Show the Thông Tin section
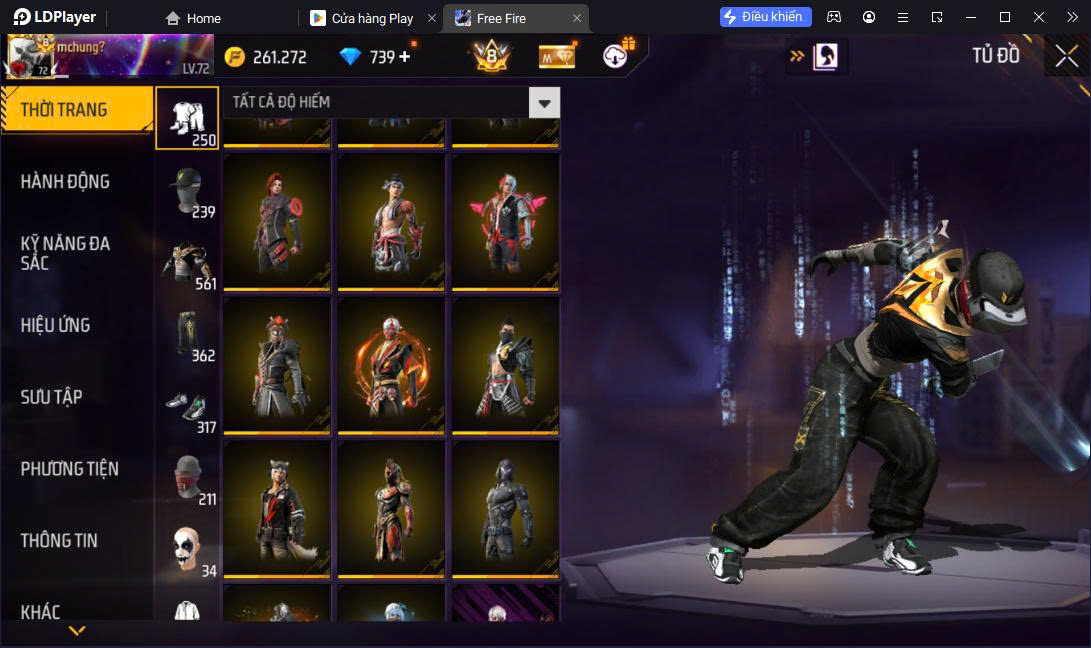1091x648 pixels. pyautogui.click(x=60, y=541)
